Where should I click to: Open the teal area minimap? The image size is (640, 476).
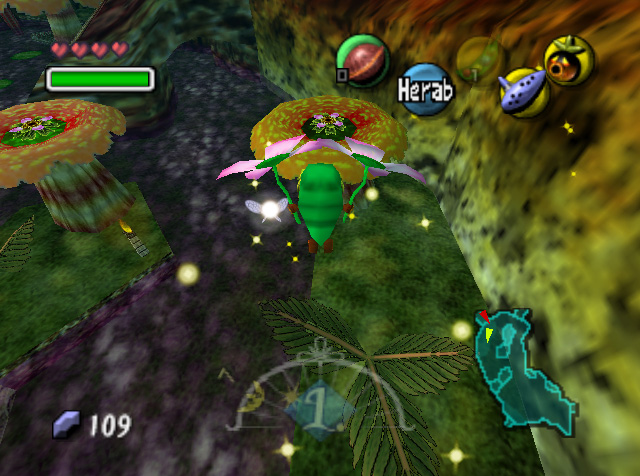click(x=525, y=367)
